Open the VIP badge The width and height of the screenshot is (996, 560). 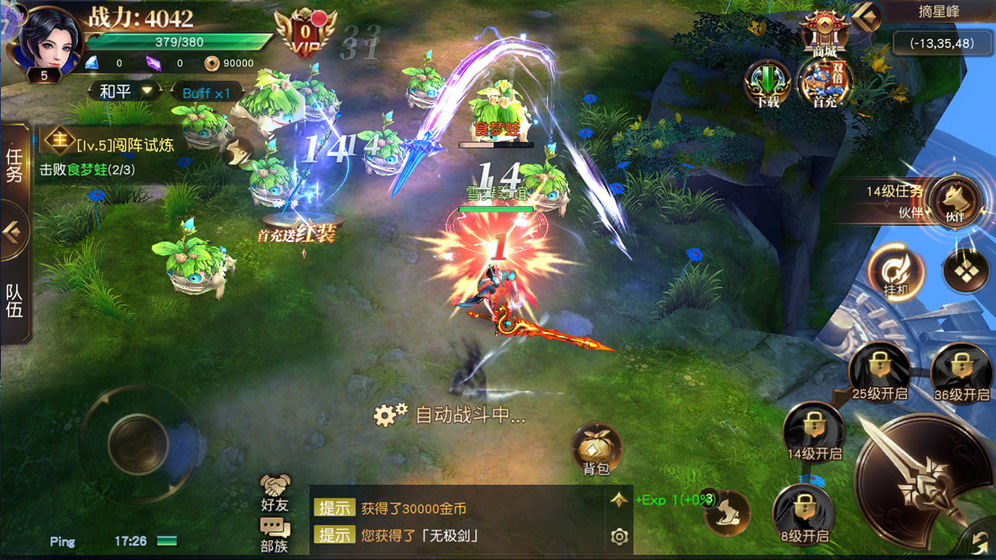tap(306, 32)
